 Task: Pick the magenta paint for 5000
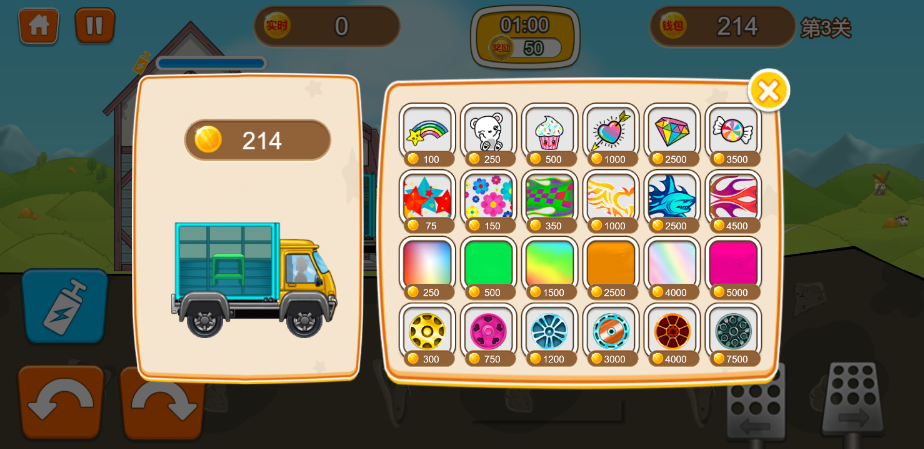(733, 264)
